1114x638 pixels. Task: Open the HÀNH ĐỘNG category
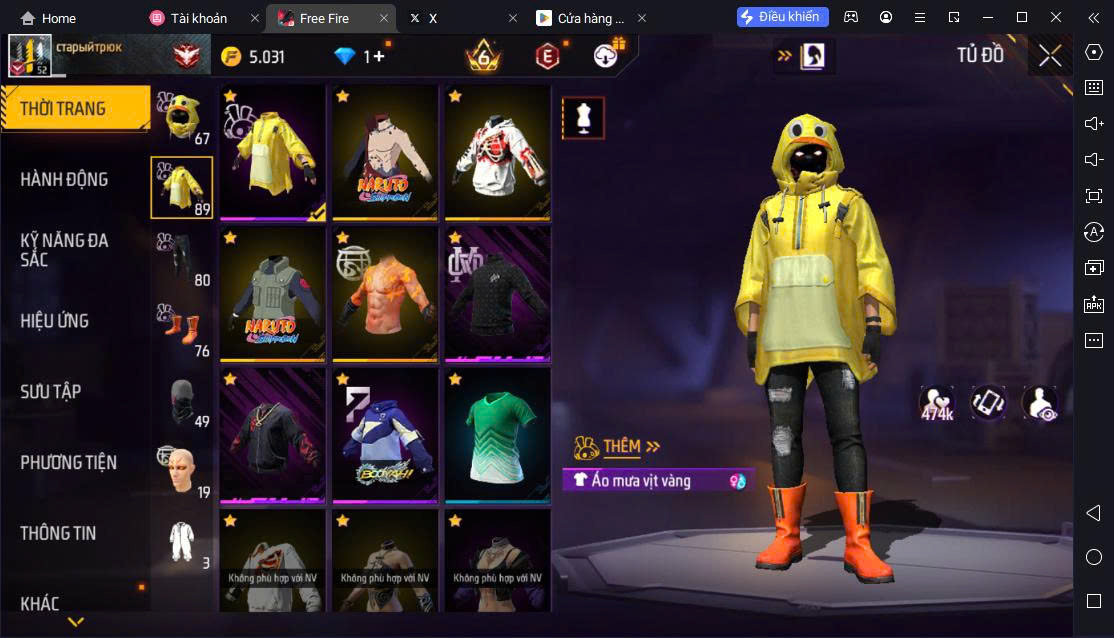coord(65,180)
